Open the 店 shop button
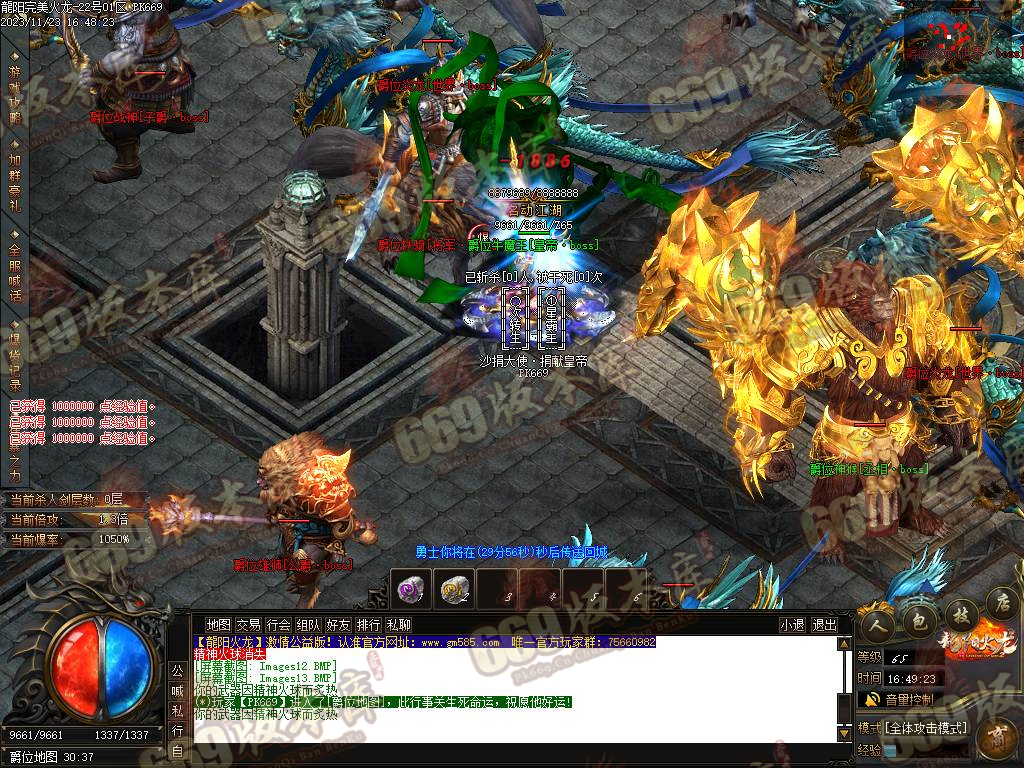The height and width of the screenshot is (768, 1024). pos(1000,603)
